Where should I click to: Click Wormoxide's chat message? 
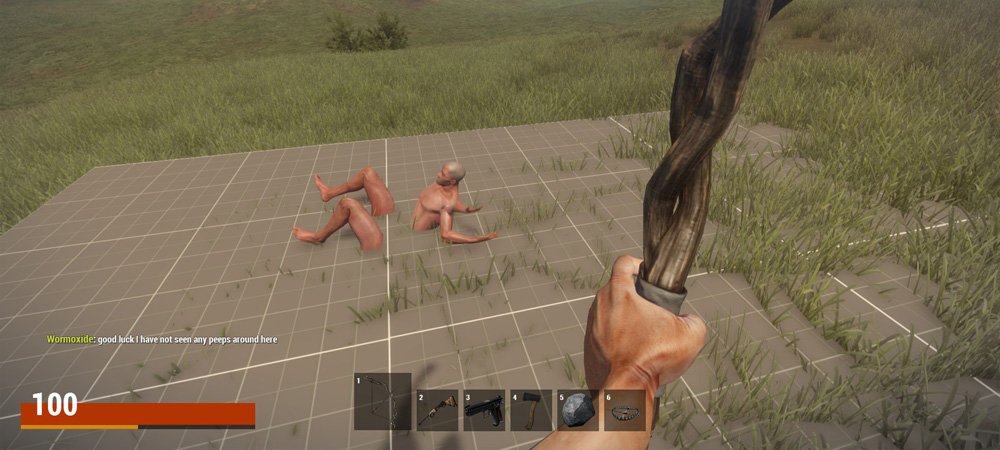(x=162, y=340)
